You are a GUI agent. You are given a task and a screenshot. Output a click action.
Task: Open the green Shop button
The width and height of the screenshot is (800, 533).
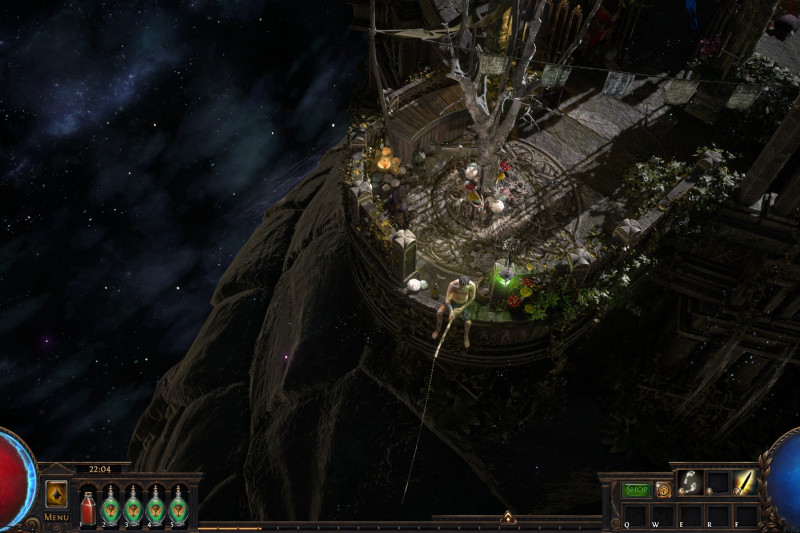(636, 490)
